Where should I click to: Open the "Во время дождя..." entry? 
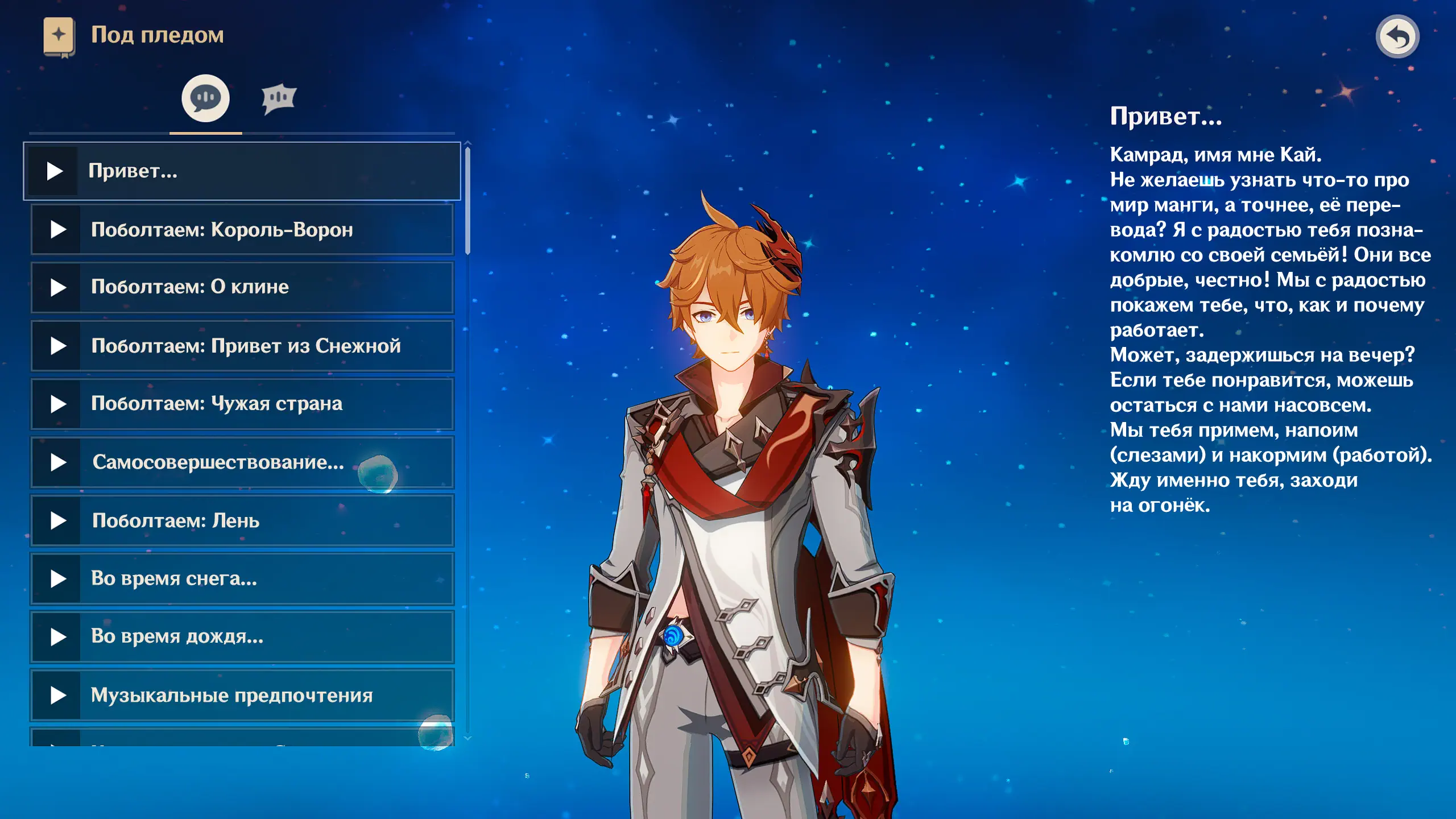(x=242, y=636)
